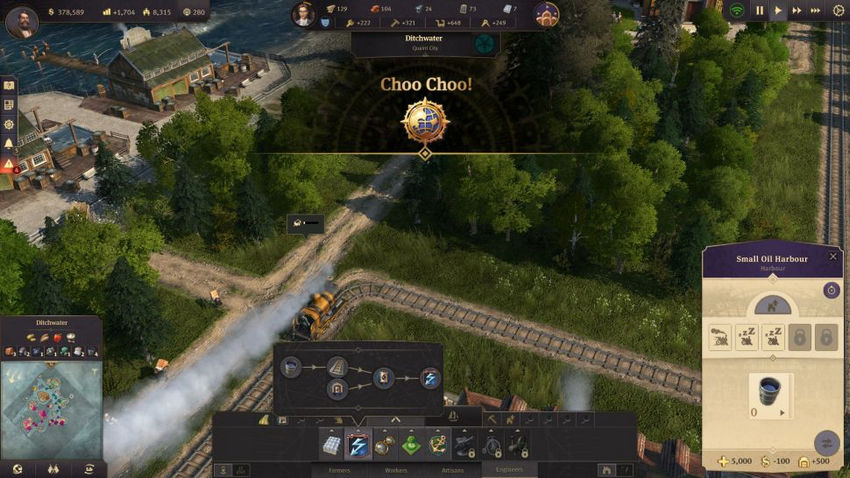Screen dimensions: 850x478
Task: Open the warning alert notification
Action: 9,164
